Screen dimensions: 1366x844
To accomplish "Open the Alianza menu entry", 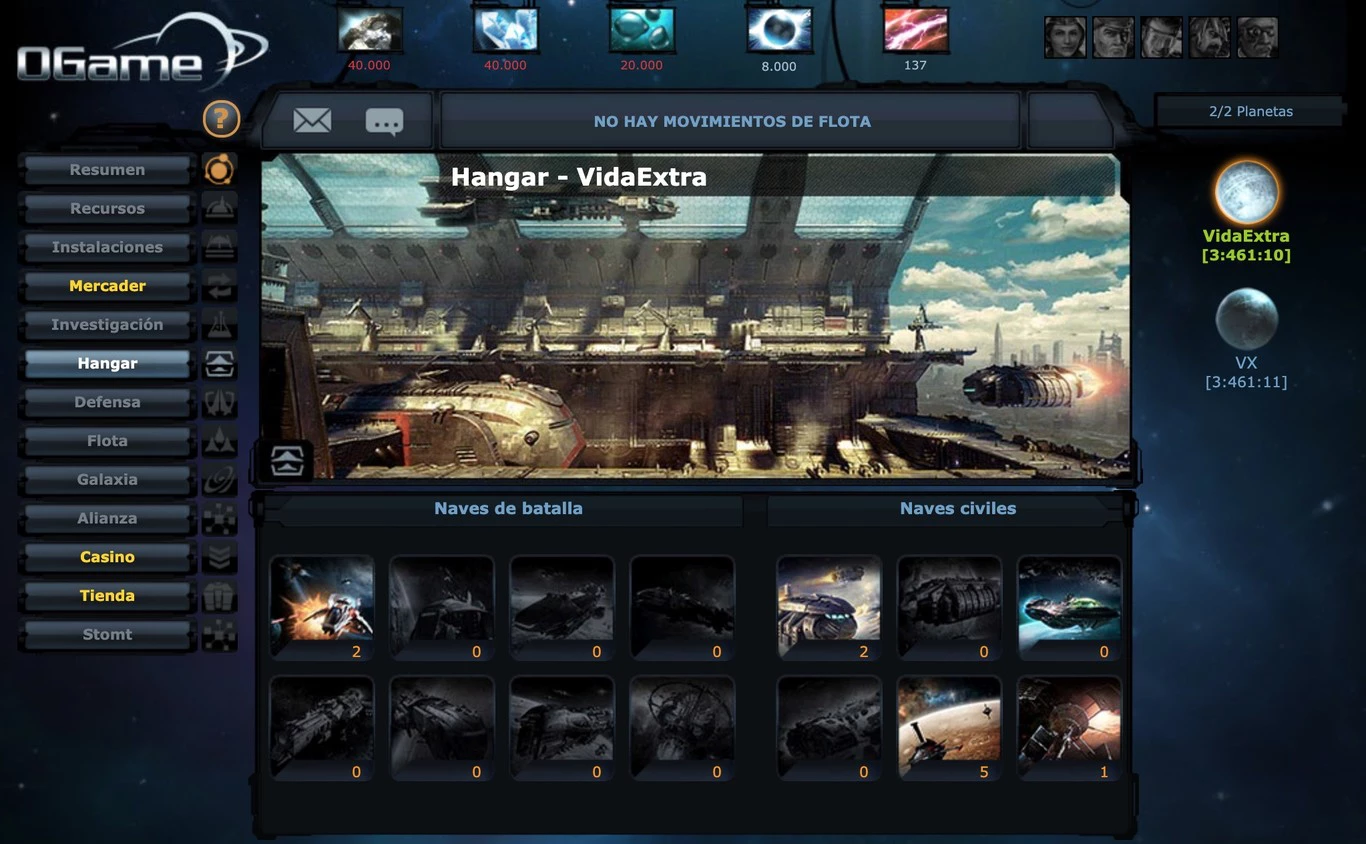I will coord(107,518).
